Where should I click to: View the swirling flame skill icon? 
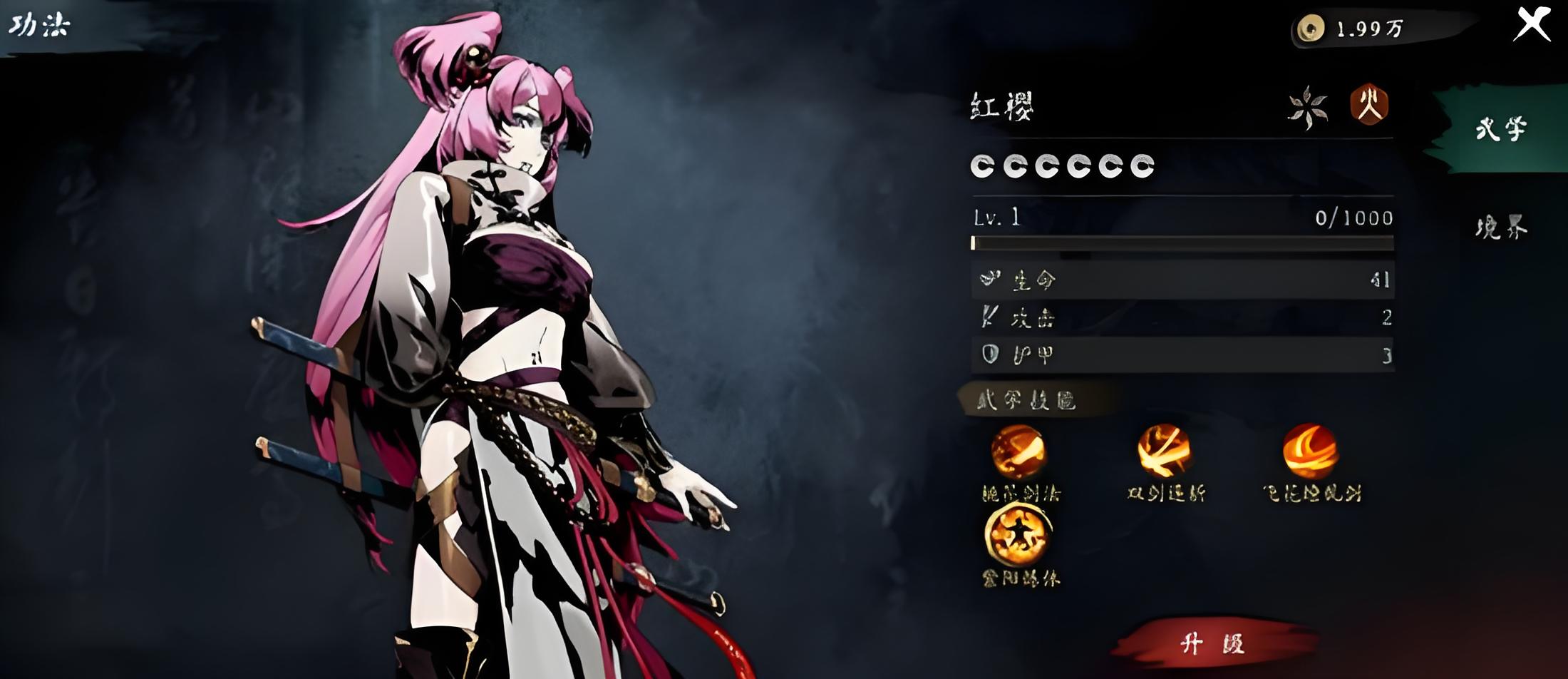click(x=1310, y=451)
